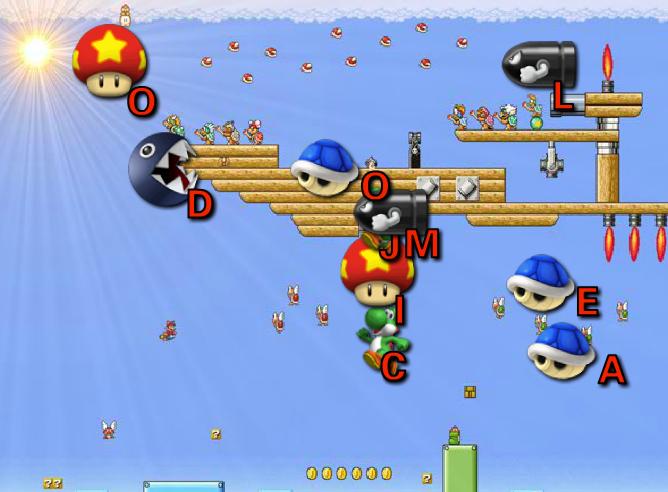Select the Chain Chomp icon marked D

point(164,169)
